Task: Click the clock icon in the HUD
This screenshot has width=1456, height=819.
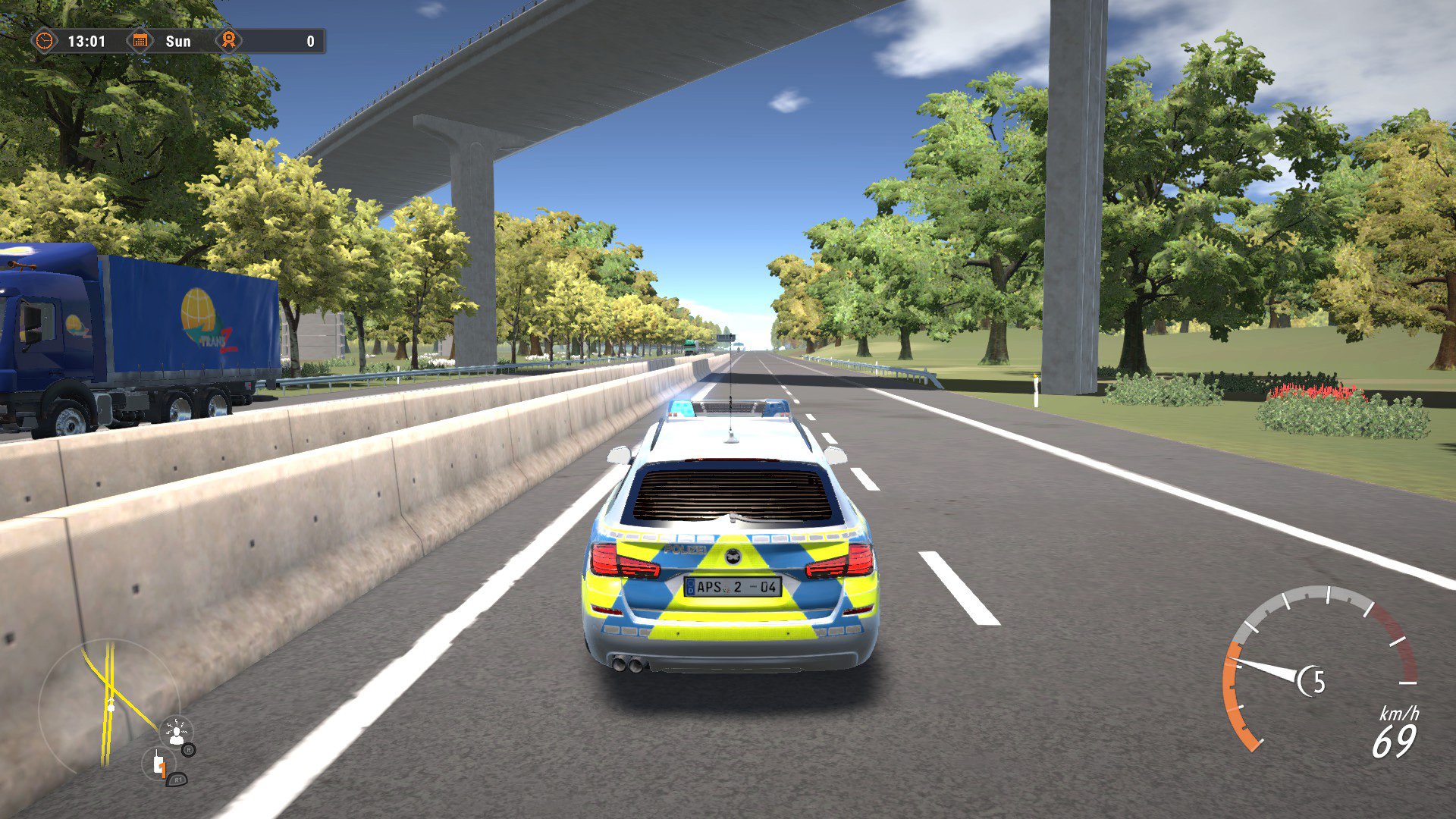Action: pyautogui.click(x=43, y=42)
